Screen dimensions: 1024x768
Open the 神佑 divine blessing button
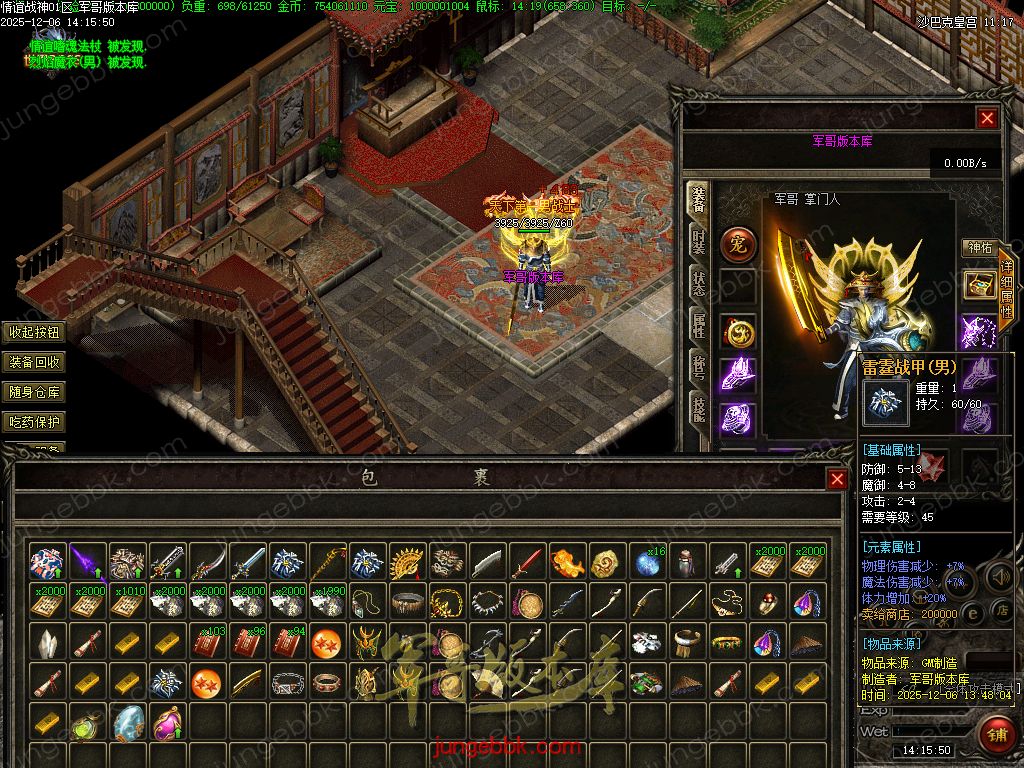(977, 247)
